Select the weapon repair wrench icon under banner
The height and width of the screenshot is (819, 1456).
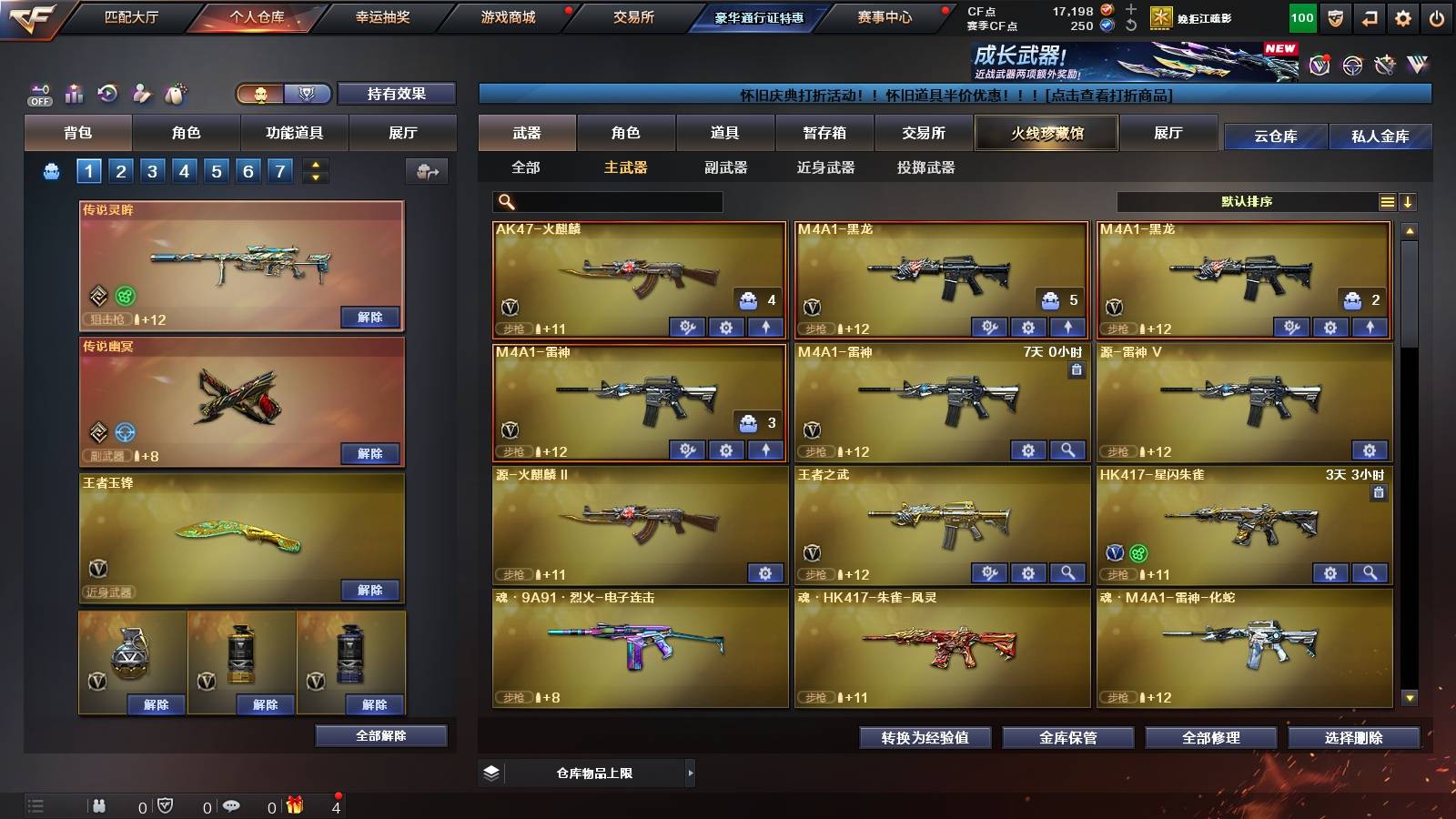coord(1384,64)
